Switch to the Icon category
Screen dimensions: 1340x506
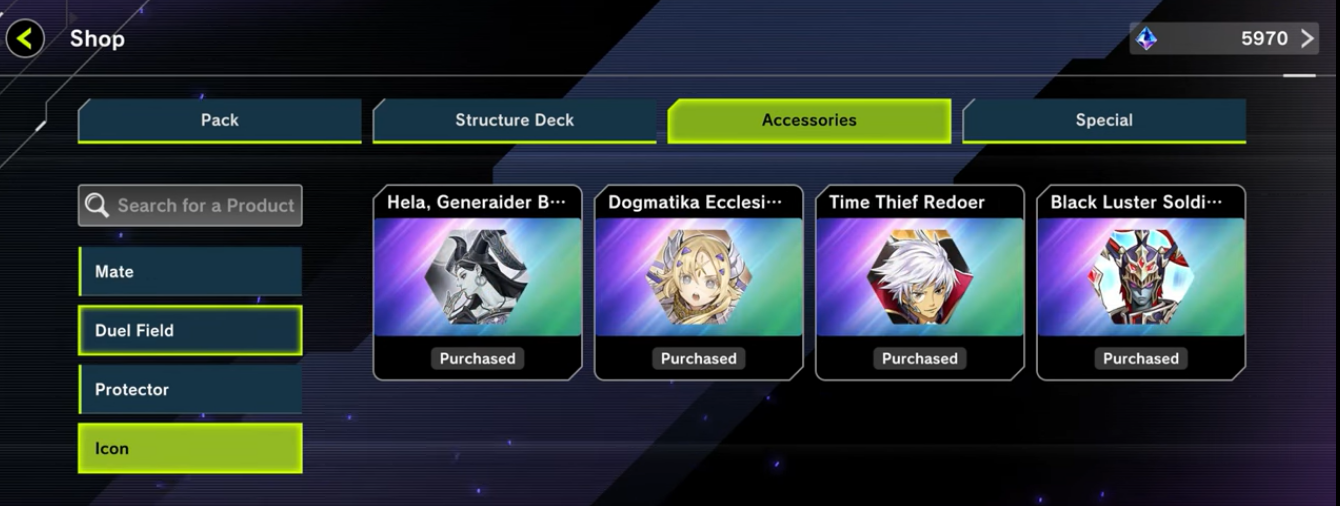pos(190,449)
